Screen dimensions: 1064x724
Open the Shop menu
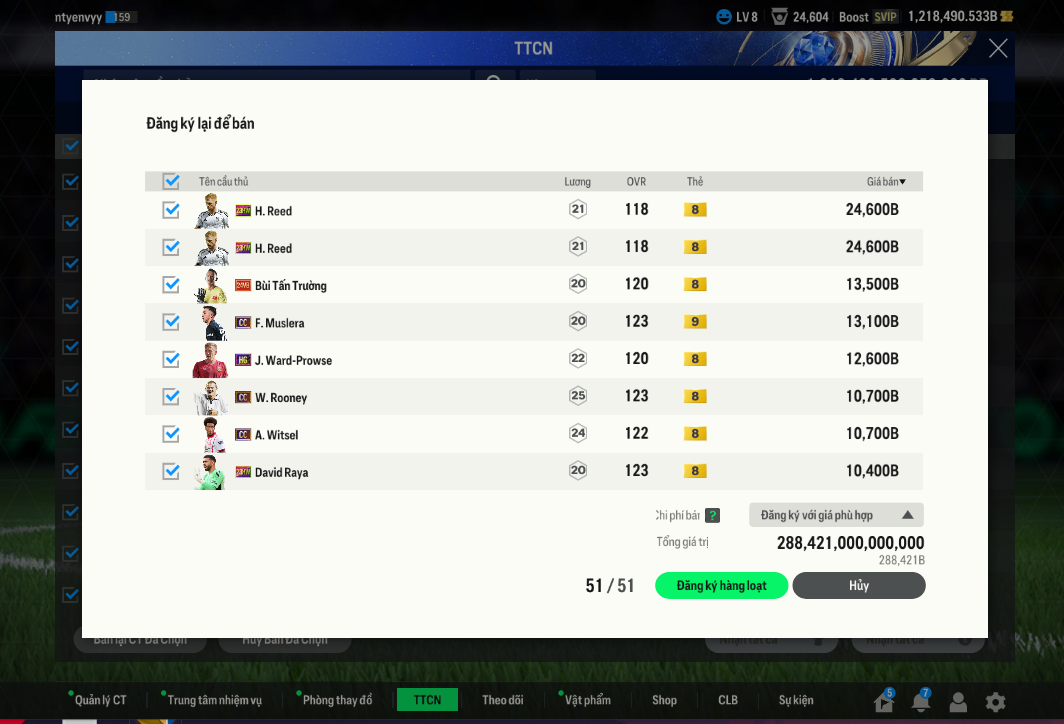(664, 700)
